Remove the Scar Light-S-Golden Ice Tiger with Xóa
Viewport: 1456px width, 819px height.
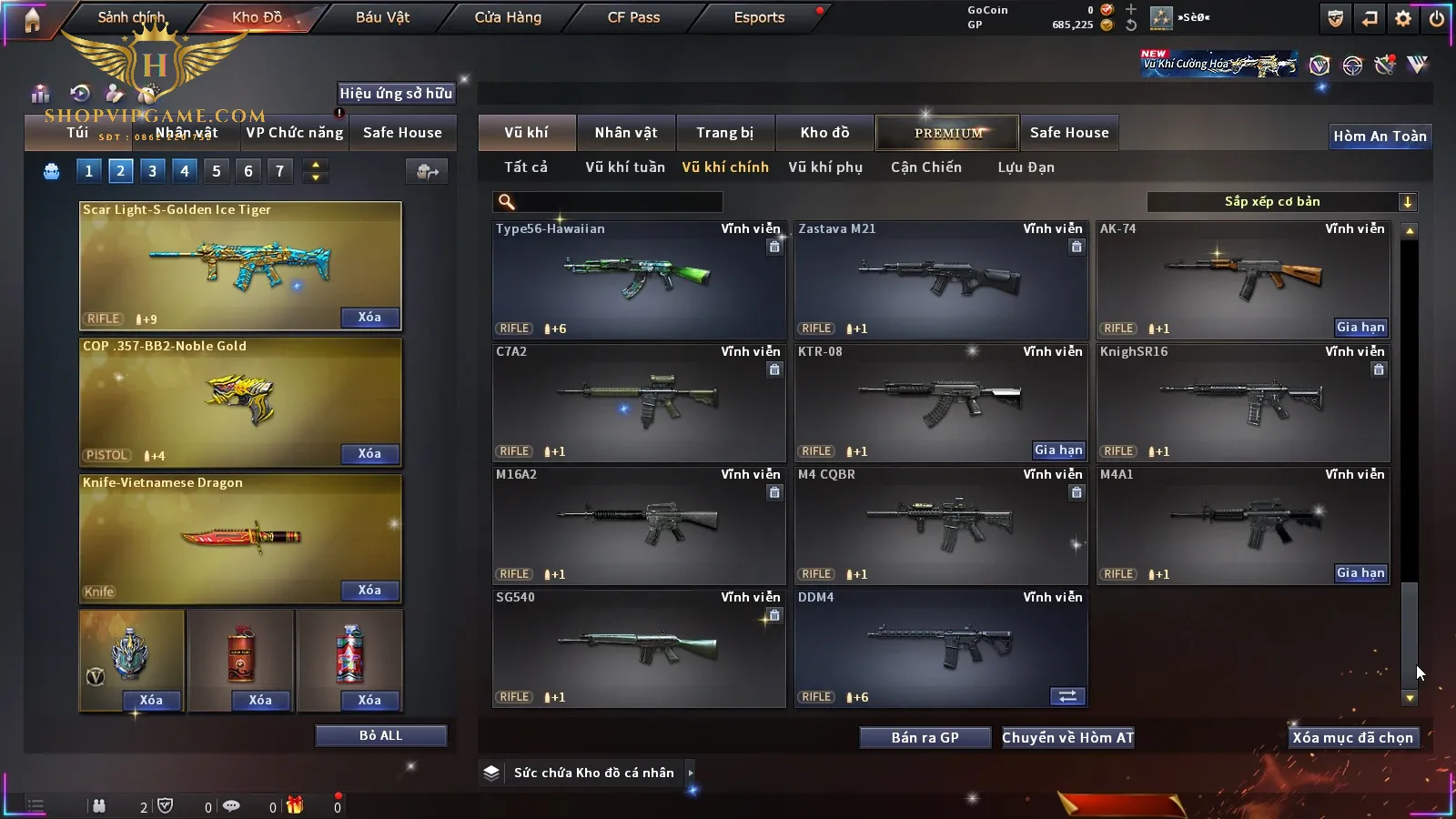[369, 318]
